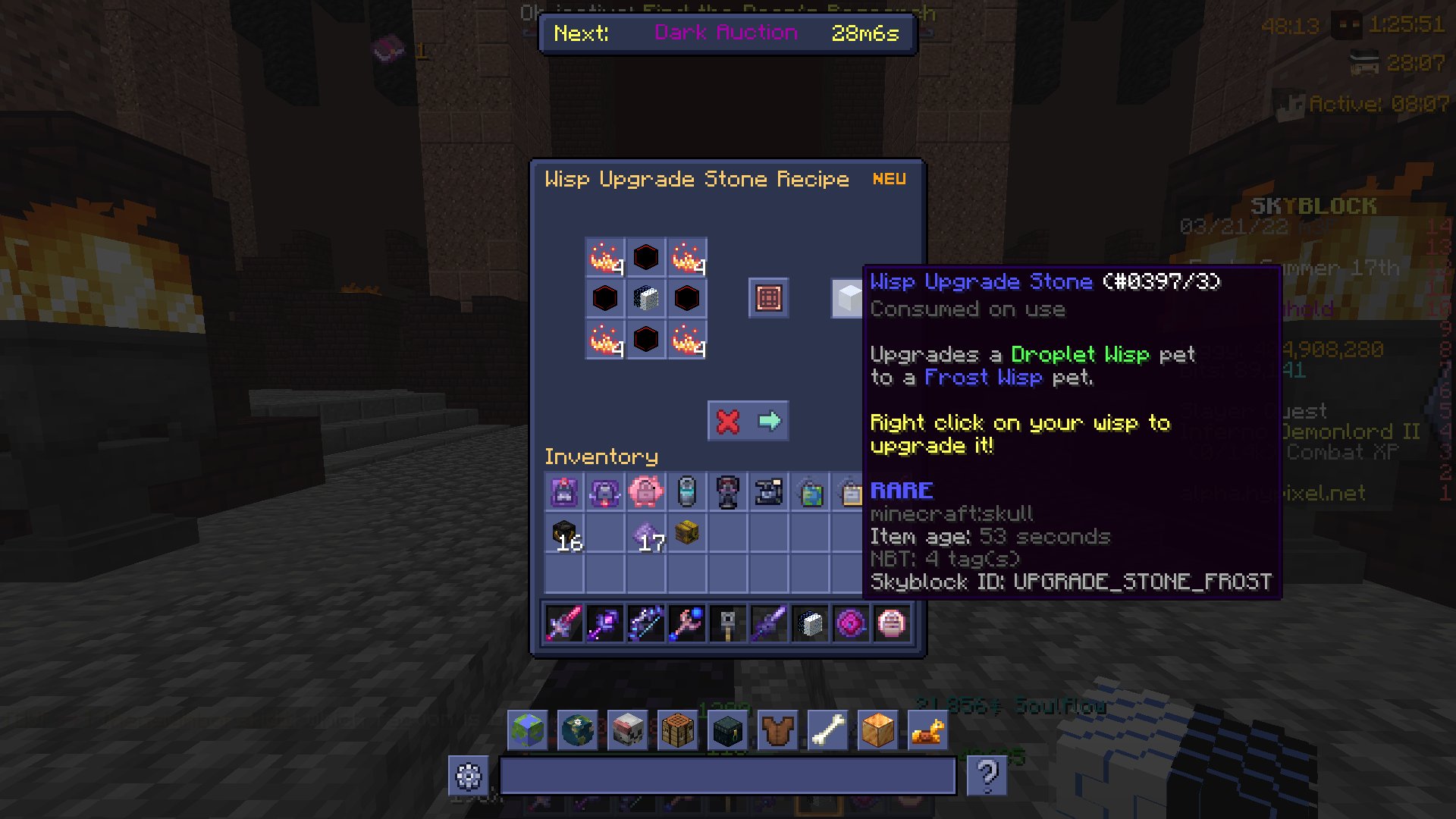
Task: Open the skull icon in NEU's bottom bar
Action: tap(628, 730)
